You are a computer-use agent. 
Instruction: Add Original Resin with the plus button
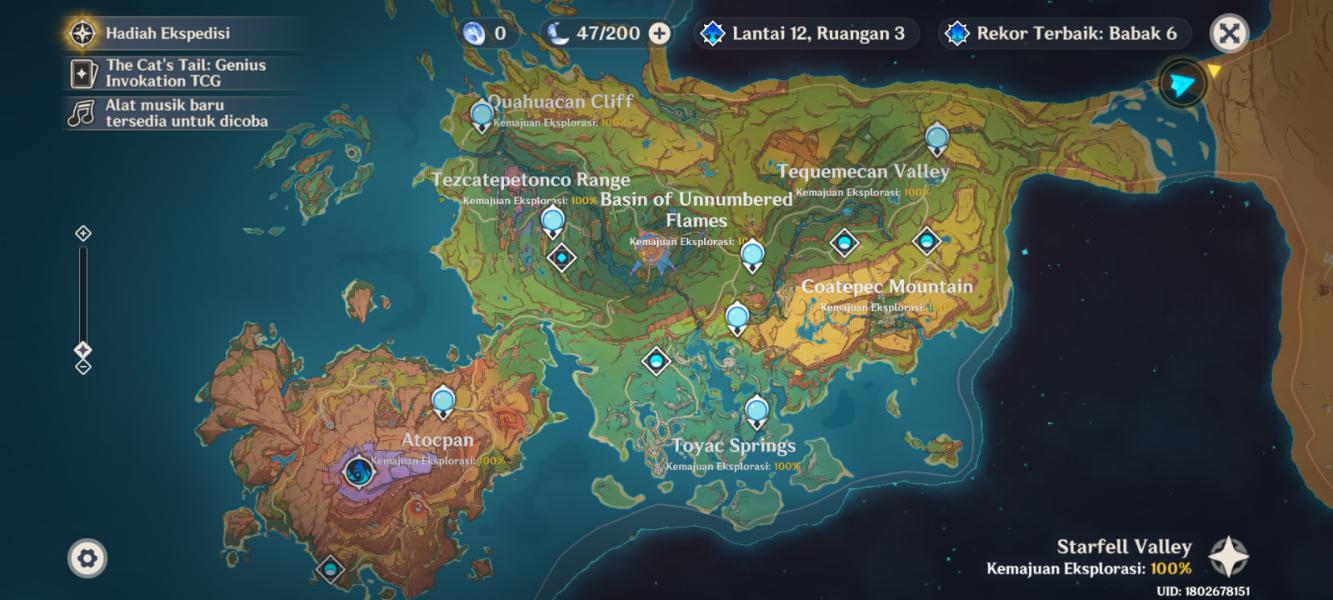(x=659, y=33)
